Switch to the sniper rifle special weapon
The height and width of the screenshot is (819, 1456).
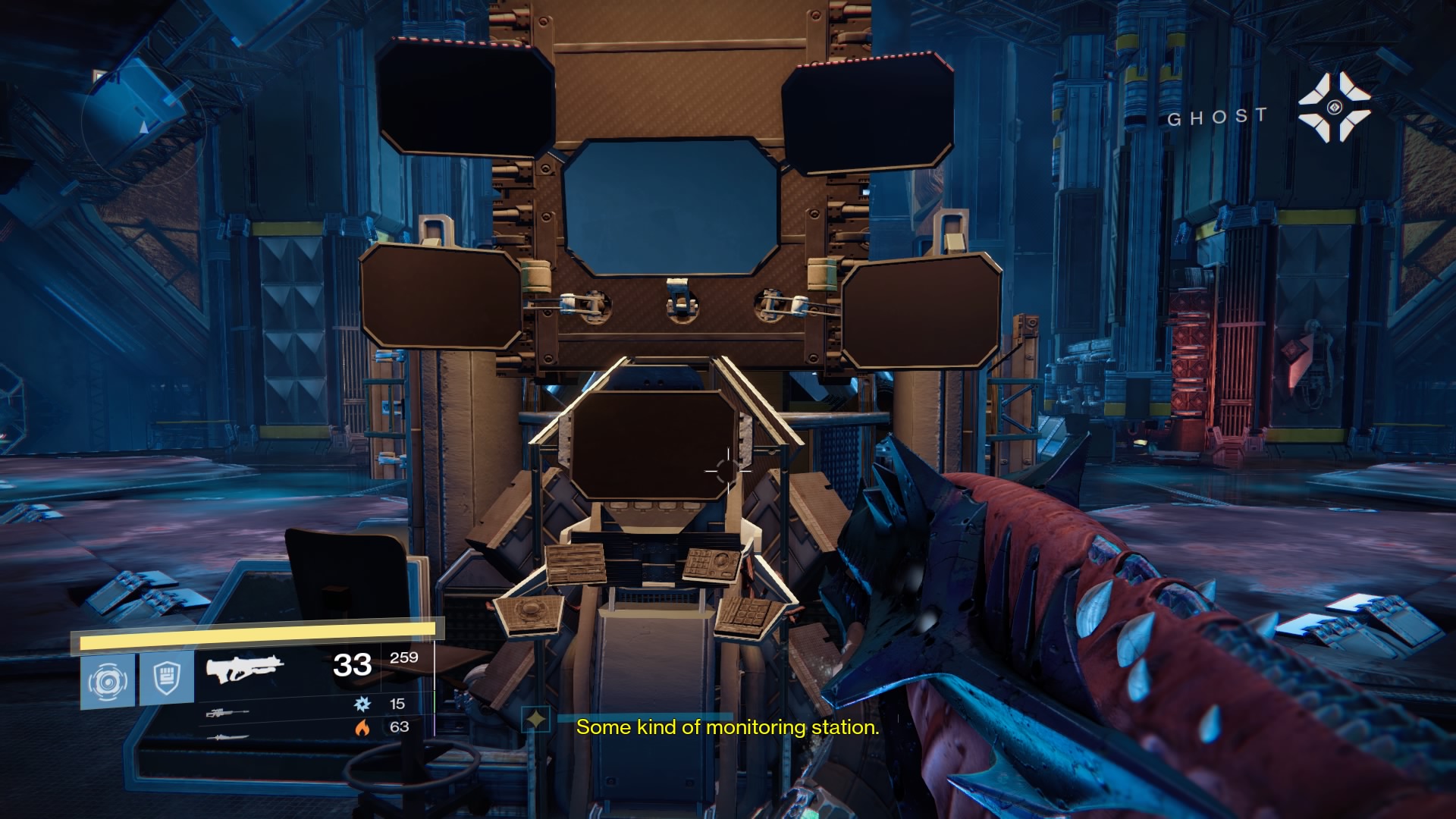point(227,713)
